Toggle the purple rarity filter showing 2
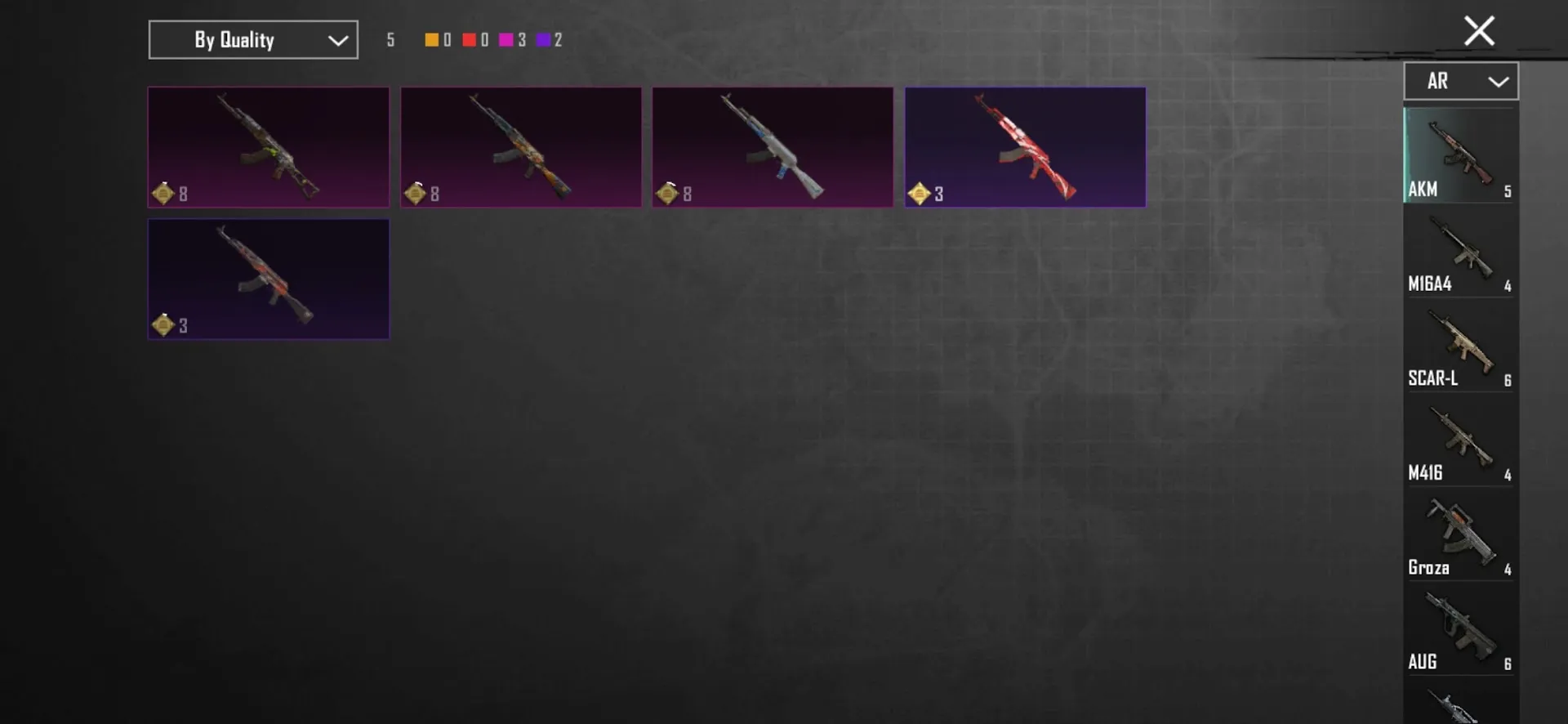The width and height of the screenshot is (1568, 724). coord(546,38)
